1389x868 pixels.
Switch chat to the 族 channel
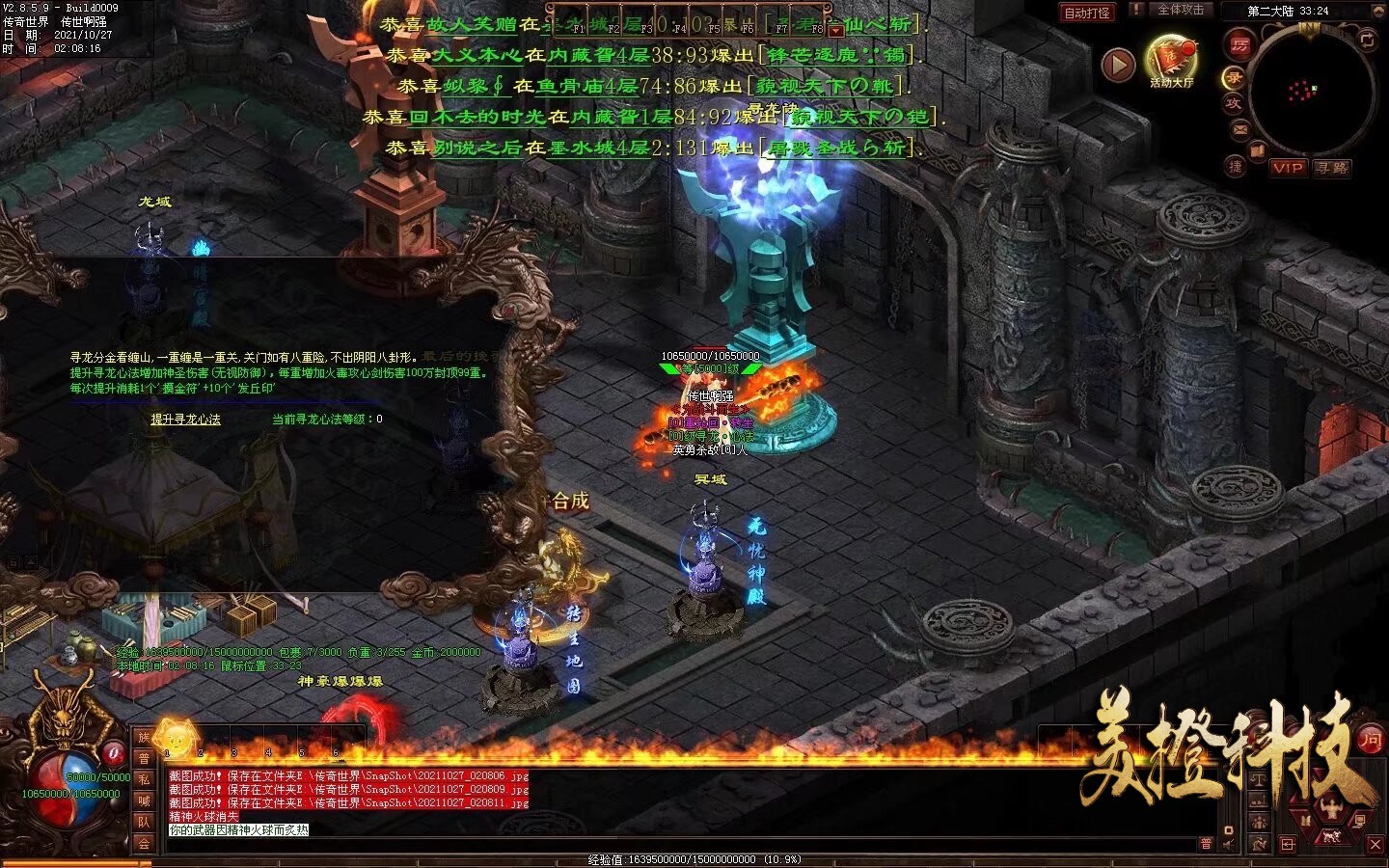(144, 737)
